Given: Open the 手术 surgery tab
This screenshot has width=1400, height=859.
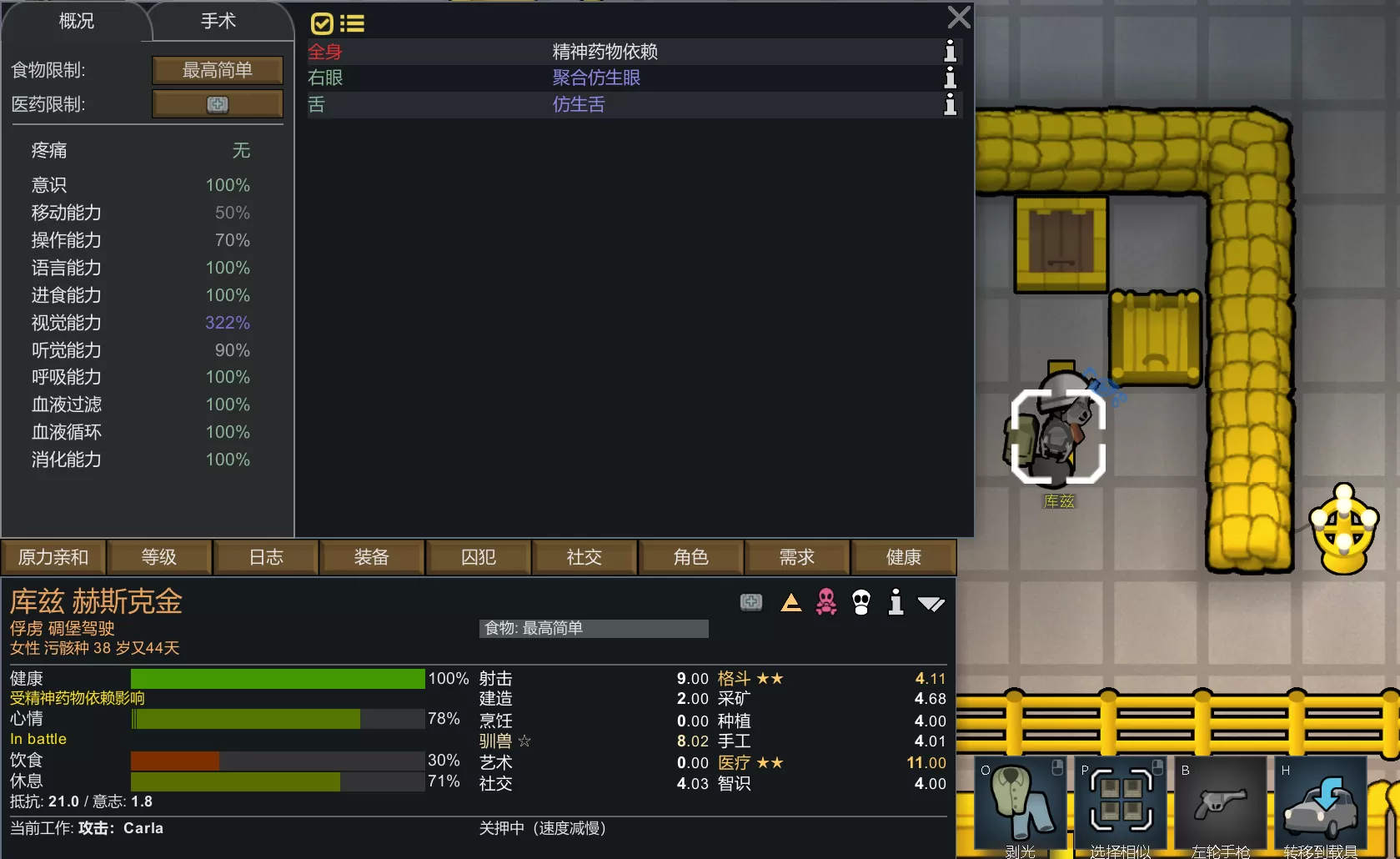Looking at the screenshot, I should click(x=218, y=22).
